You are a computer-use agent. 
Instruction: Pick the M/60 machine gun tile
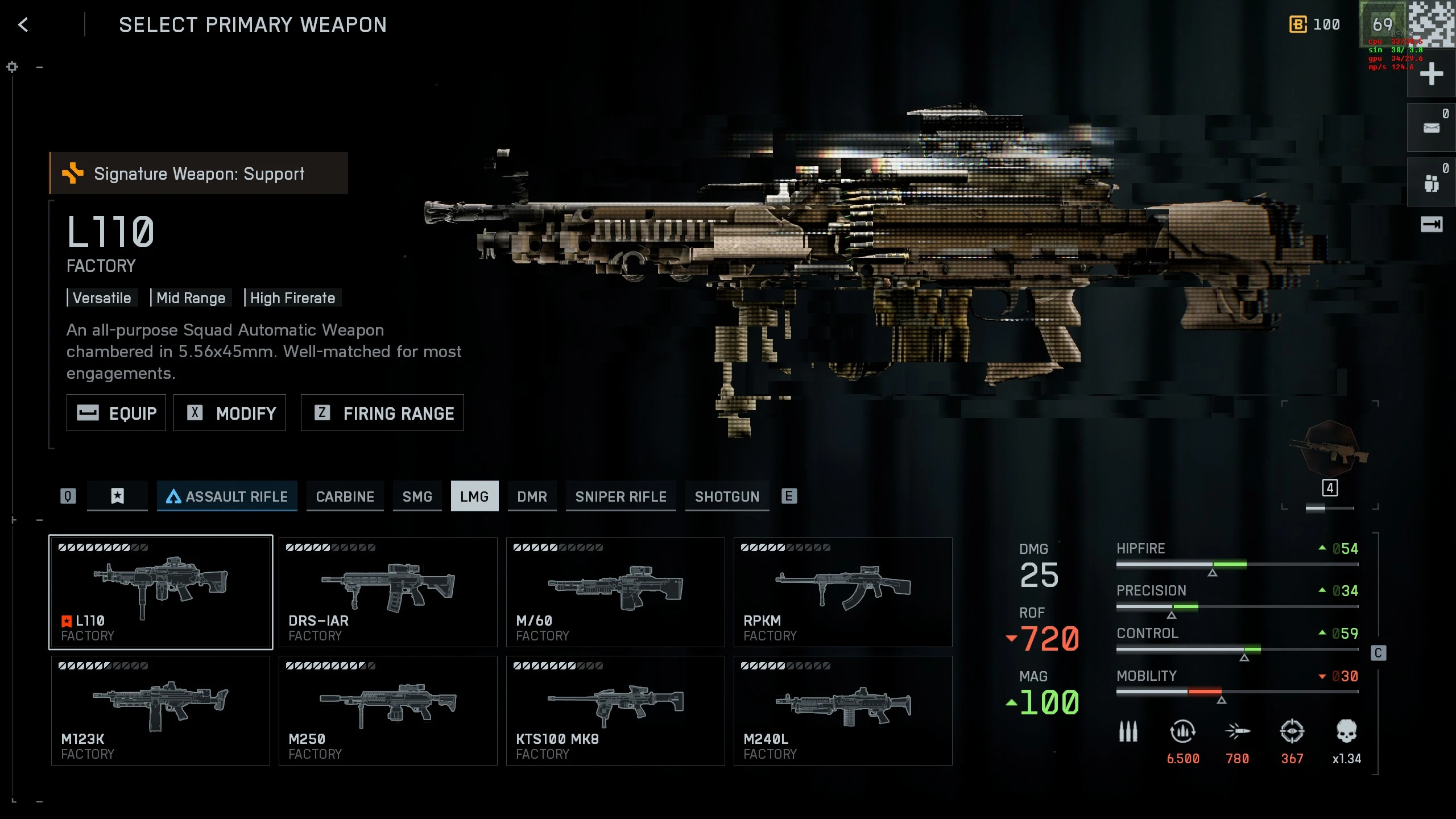coord(615,592)
